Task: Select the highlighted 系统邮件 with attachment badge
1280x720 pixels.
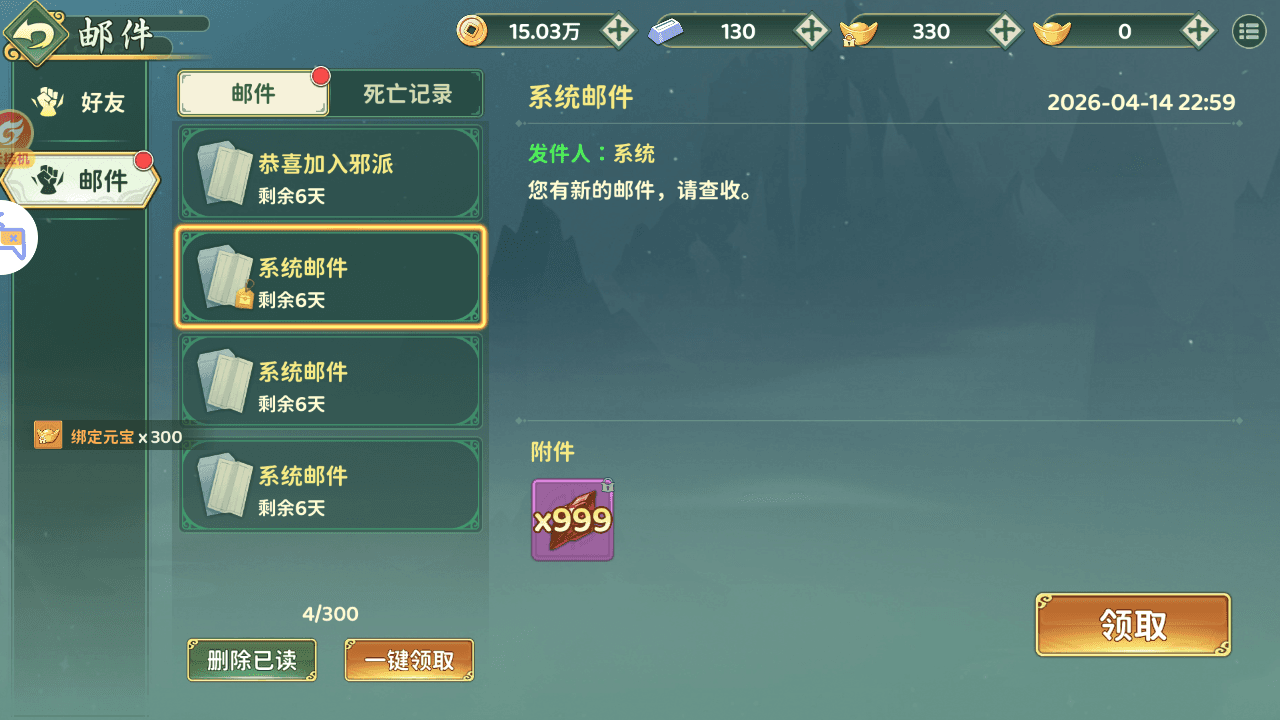Action: click(x=330, y=278)
